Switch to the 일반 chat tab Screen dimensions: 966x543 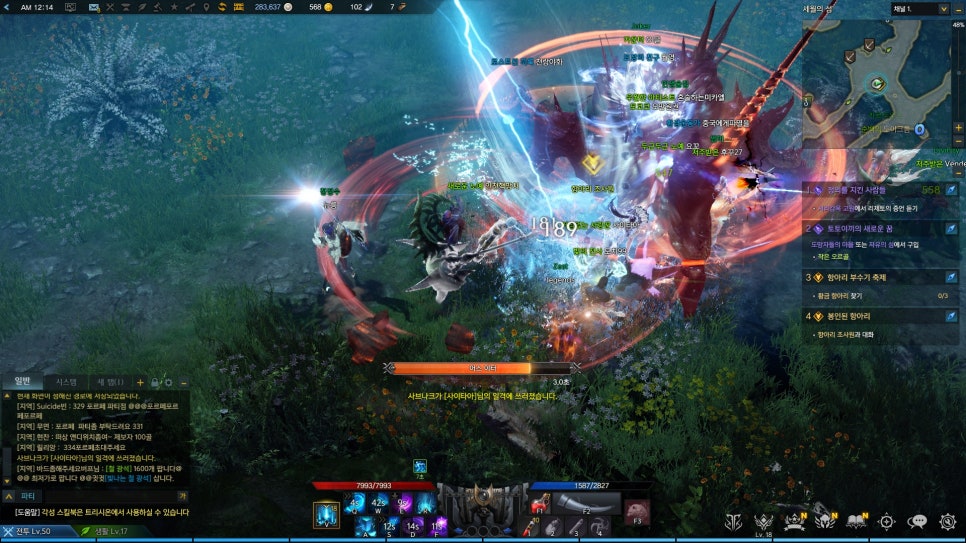(23, 381)
